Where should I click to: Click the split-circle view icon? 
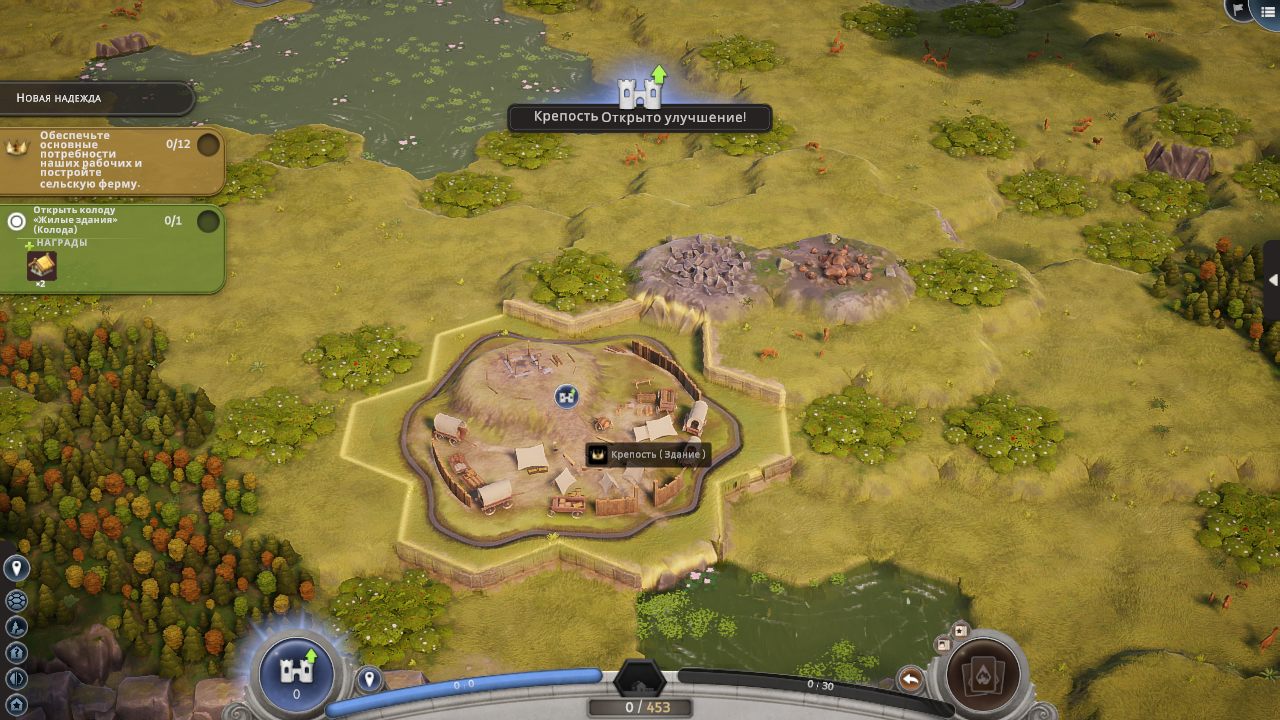[16, 679]
